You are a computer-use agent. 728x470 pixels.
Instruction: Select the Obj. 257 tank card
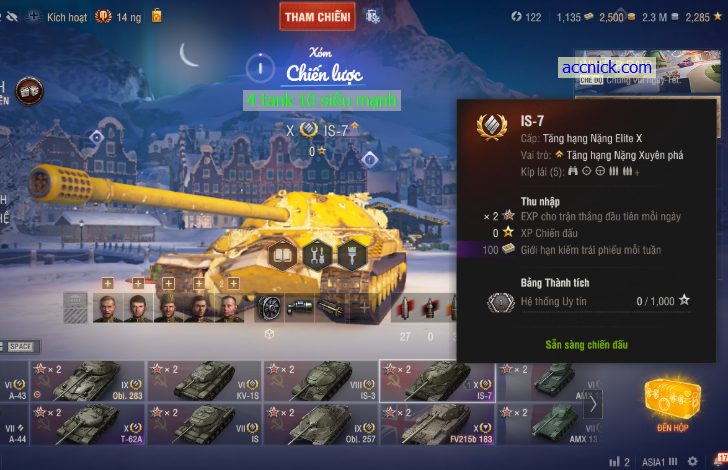coord(320,424)
